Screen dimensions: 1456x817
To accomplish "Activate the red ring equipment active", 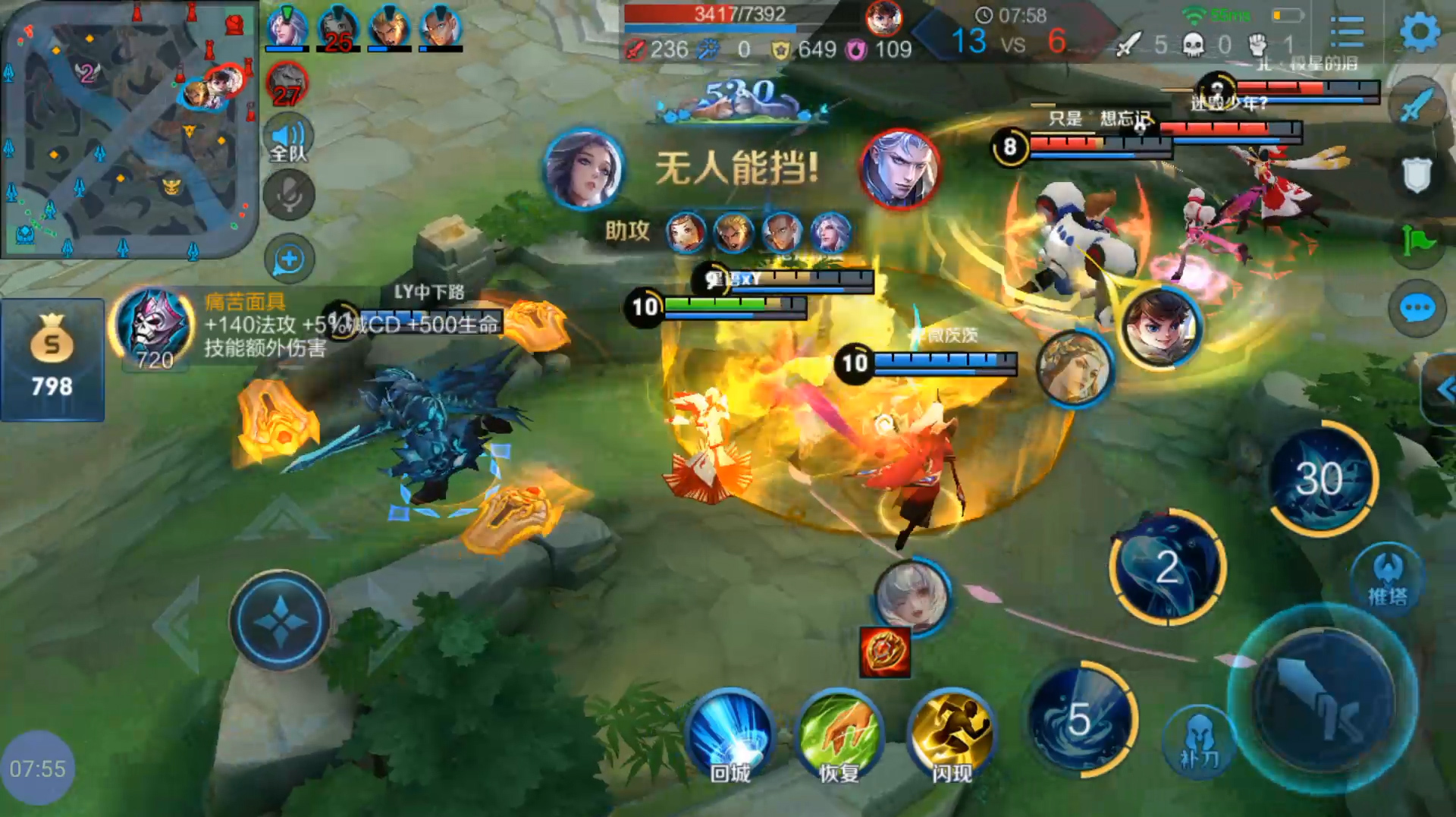I will pos(884,652).
